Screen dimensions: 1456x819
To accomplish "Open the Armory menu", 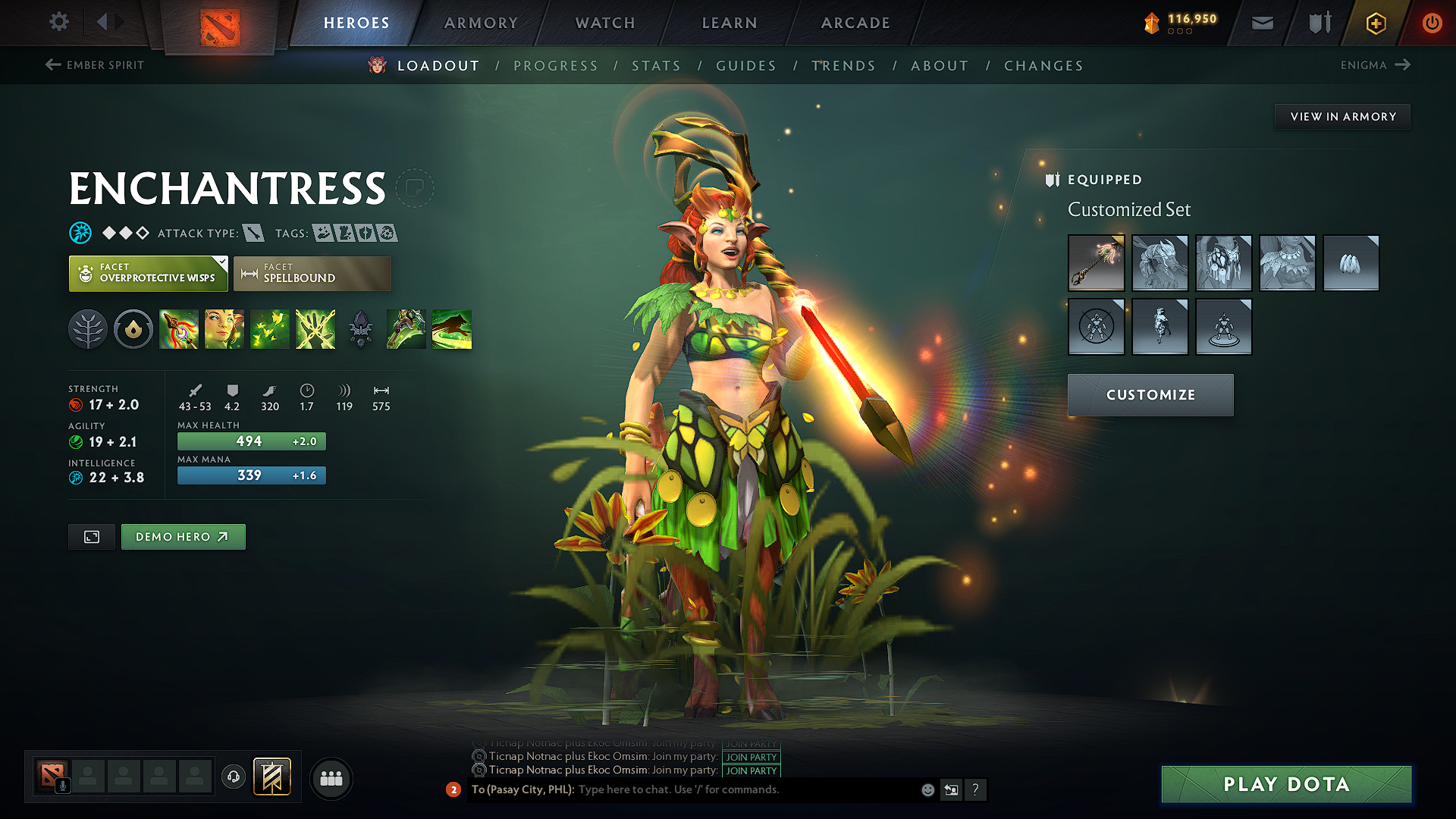I will 480,23.
